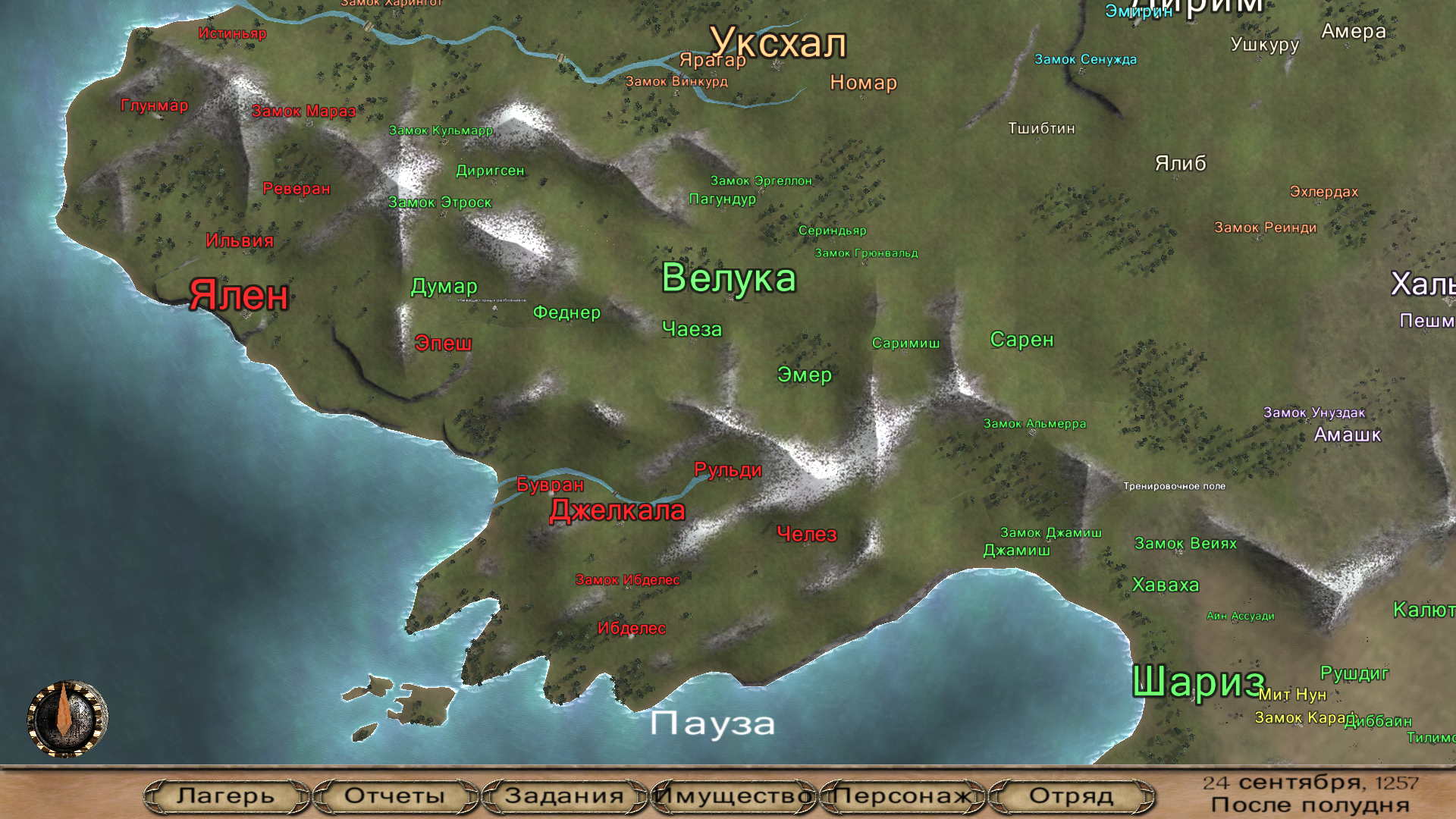Choose the Амашк village label
The image size is (1456, 819).
[1347, 435]
